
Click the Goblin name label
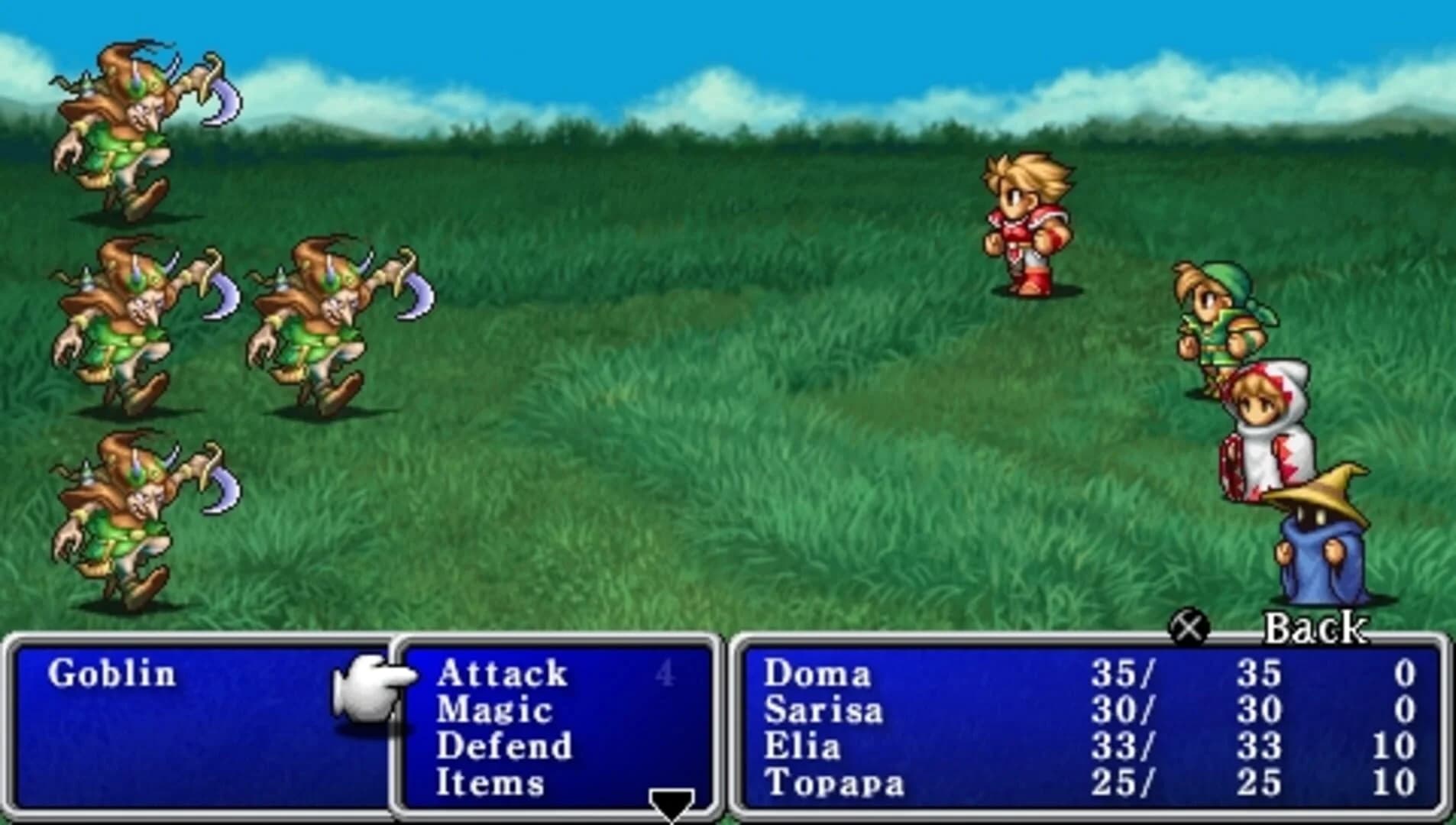(x=115, y=674)
